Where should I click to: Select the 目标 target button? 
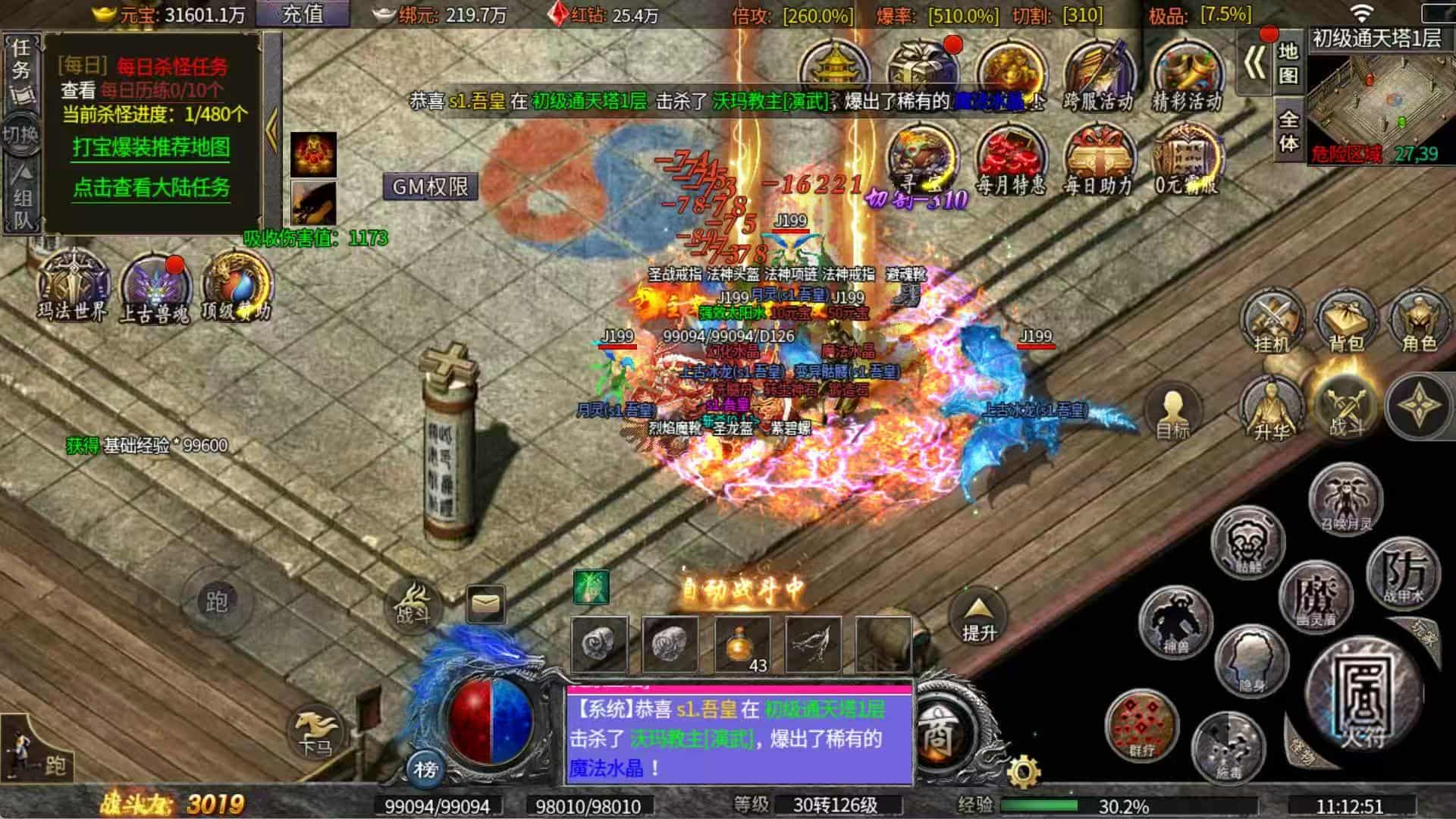click(x=1172, y=412)
